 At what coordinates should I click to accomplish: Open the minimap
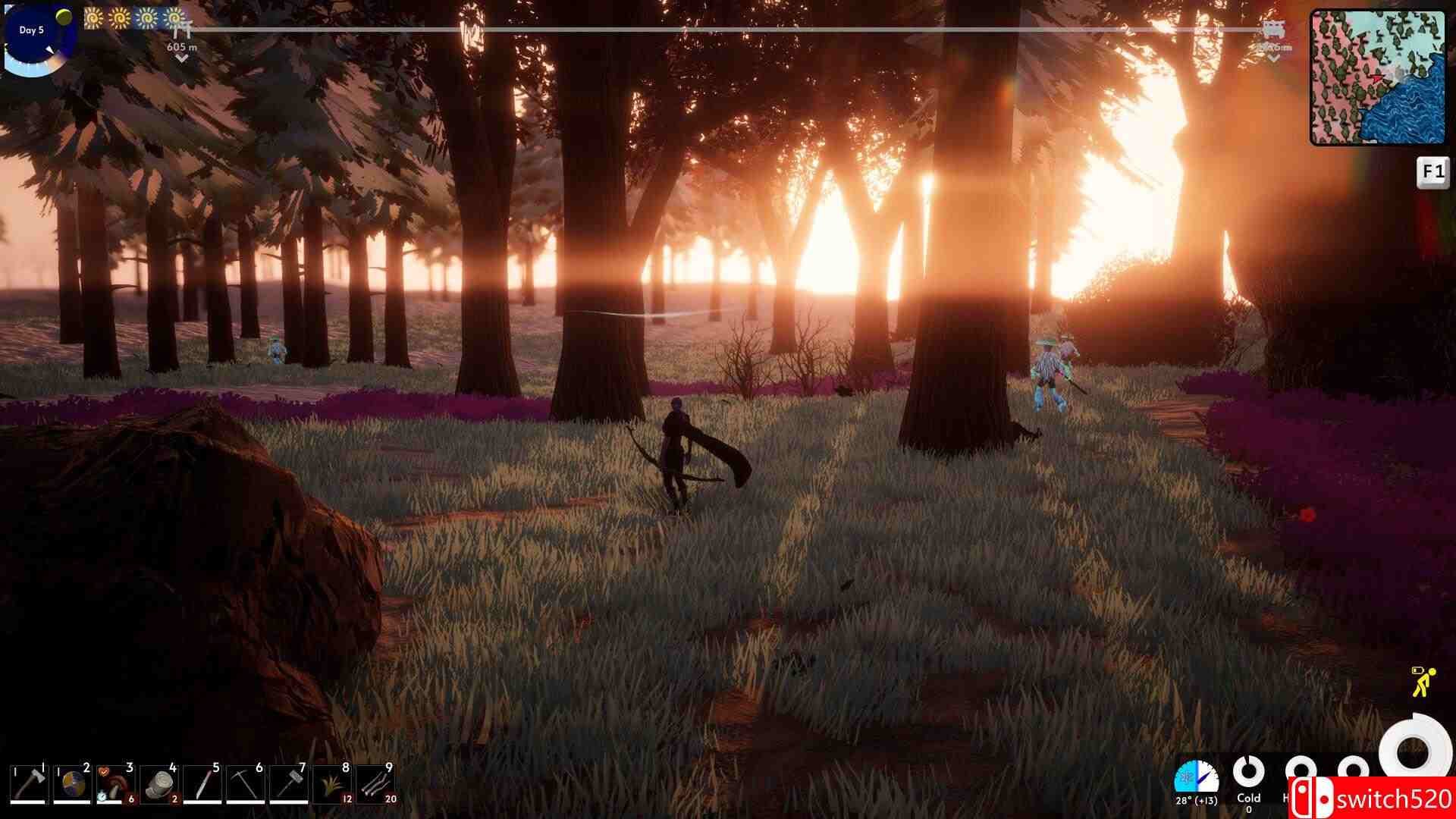point(1377,77)
